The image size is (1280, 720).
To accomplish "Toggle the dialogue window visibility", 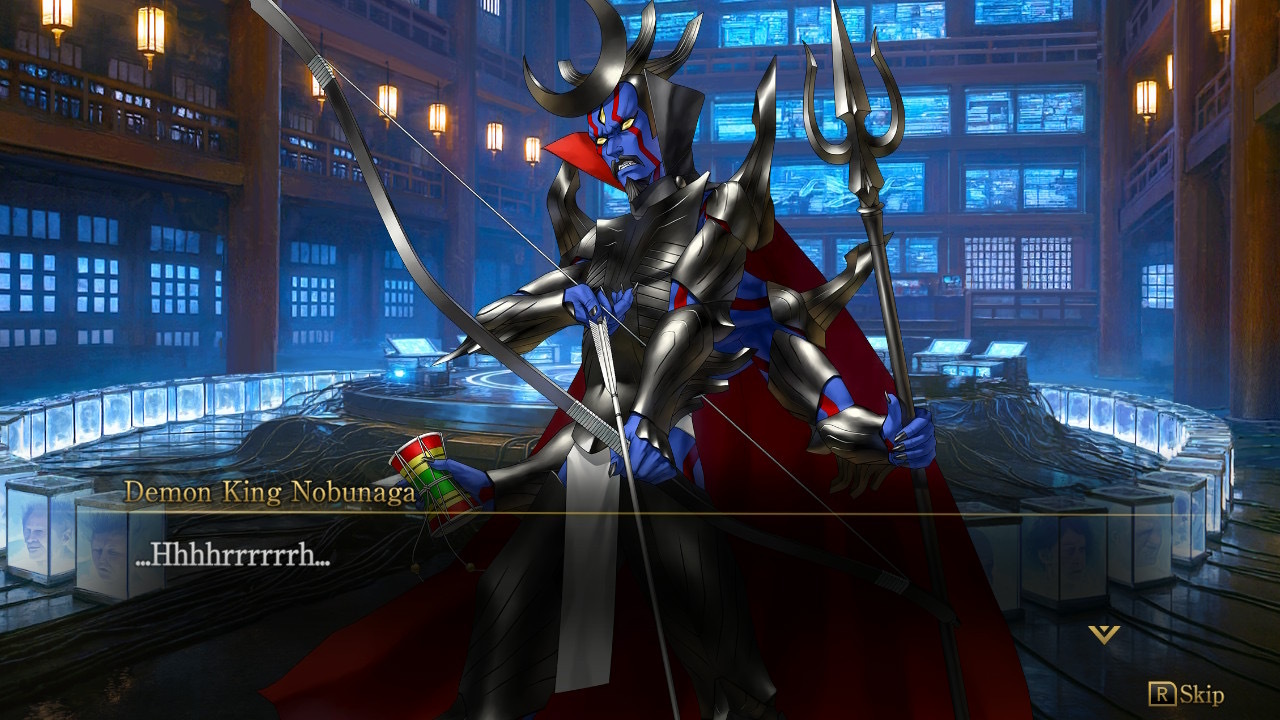I will point(640,560).
